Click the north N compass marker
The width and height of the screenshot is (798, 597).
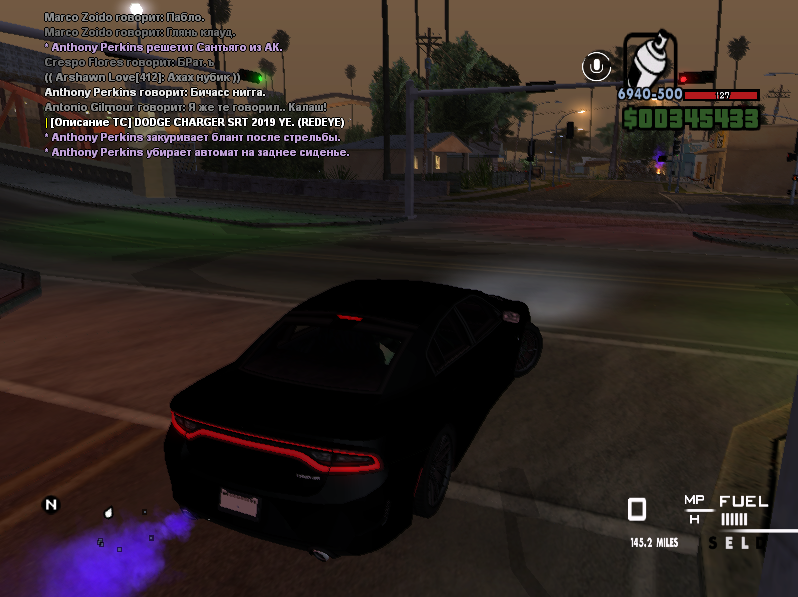tap(51, 504)
